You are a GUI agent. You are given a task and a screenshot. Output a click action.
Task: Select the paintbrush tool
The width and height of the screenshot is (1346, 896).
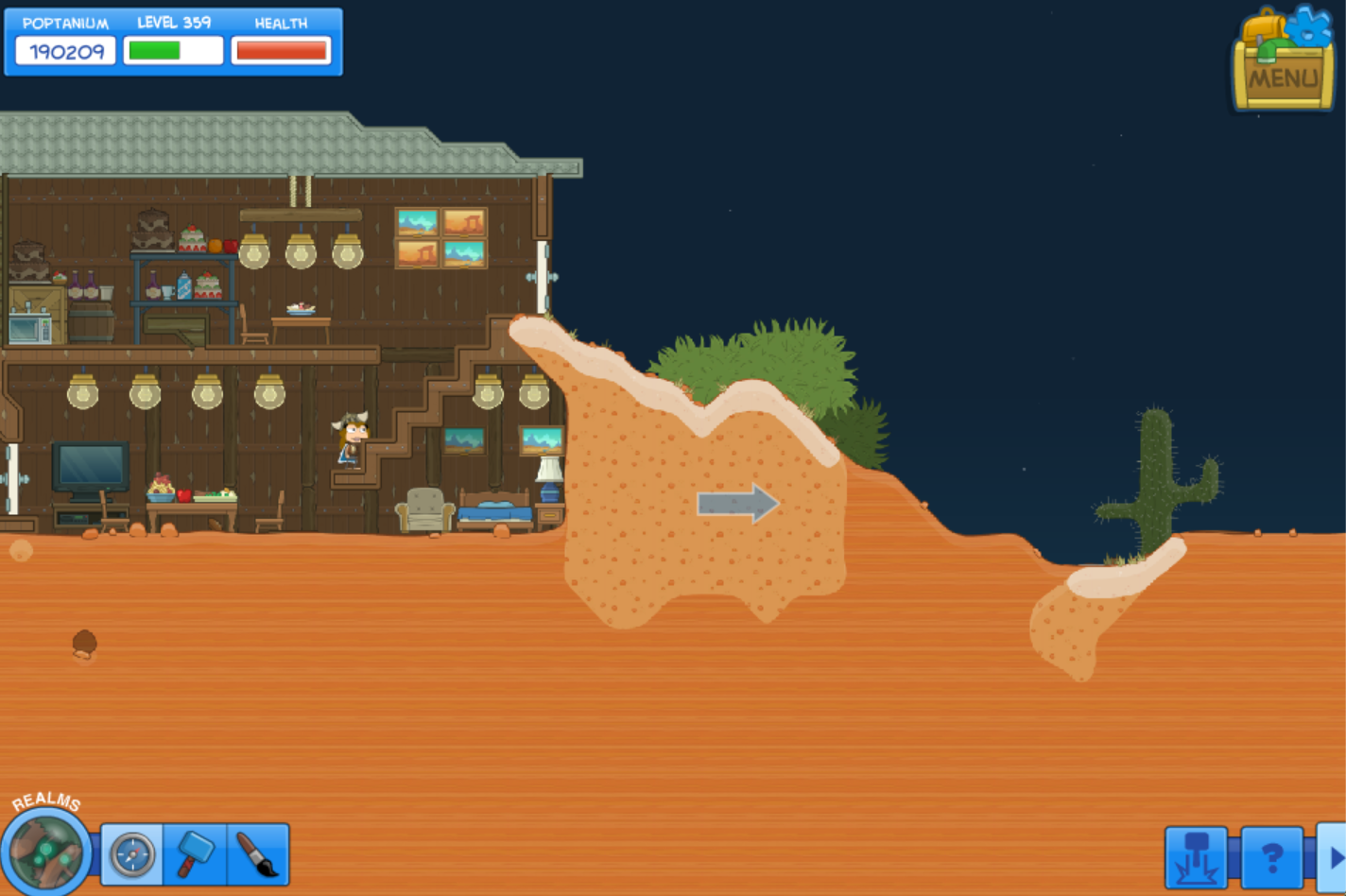coord(257,855)
